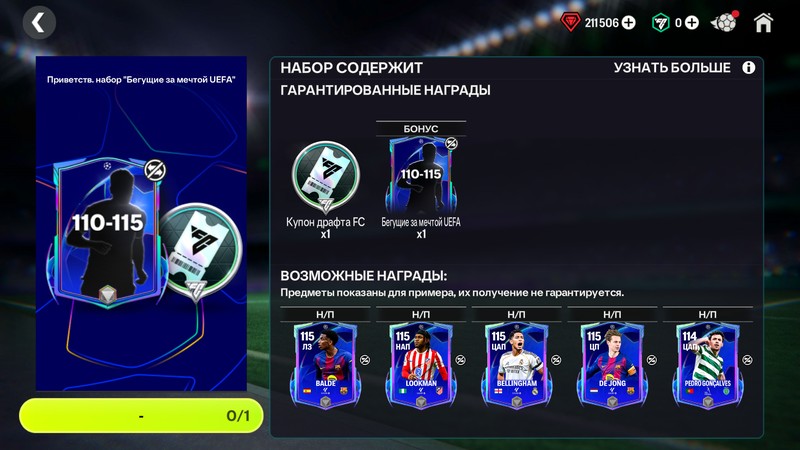
Task: Go back using the arrow button
Action: point(38,21)
